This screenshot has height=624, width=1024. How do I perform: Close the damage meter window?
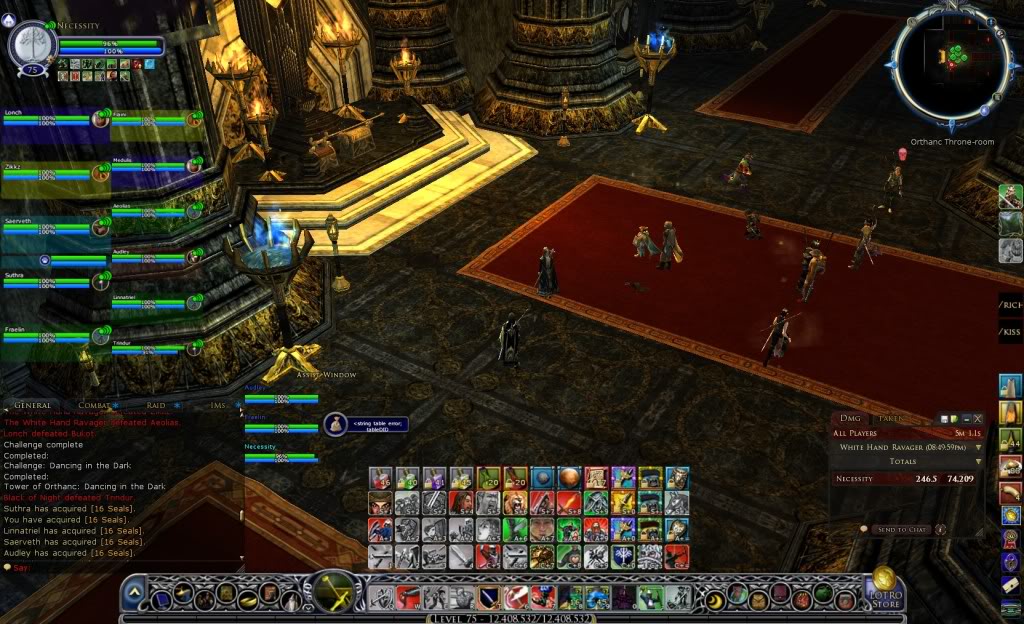point(978,418)
